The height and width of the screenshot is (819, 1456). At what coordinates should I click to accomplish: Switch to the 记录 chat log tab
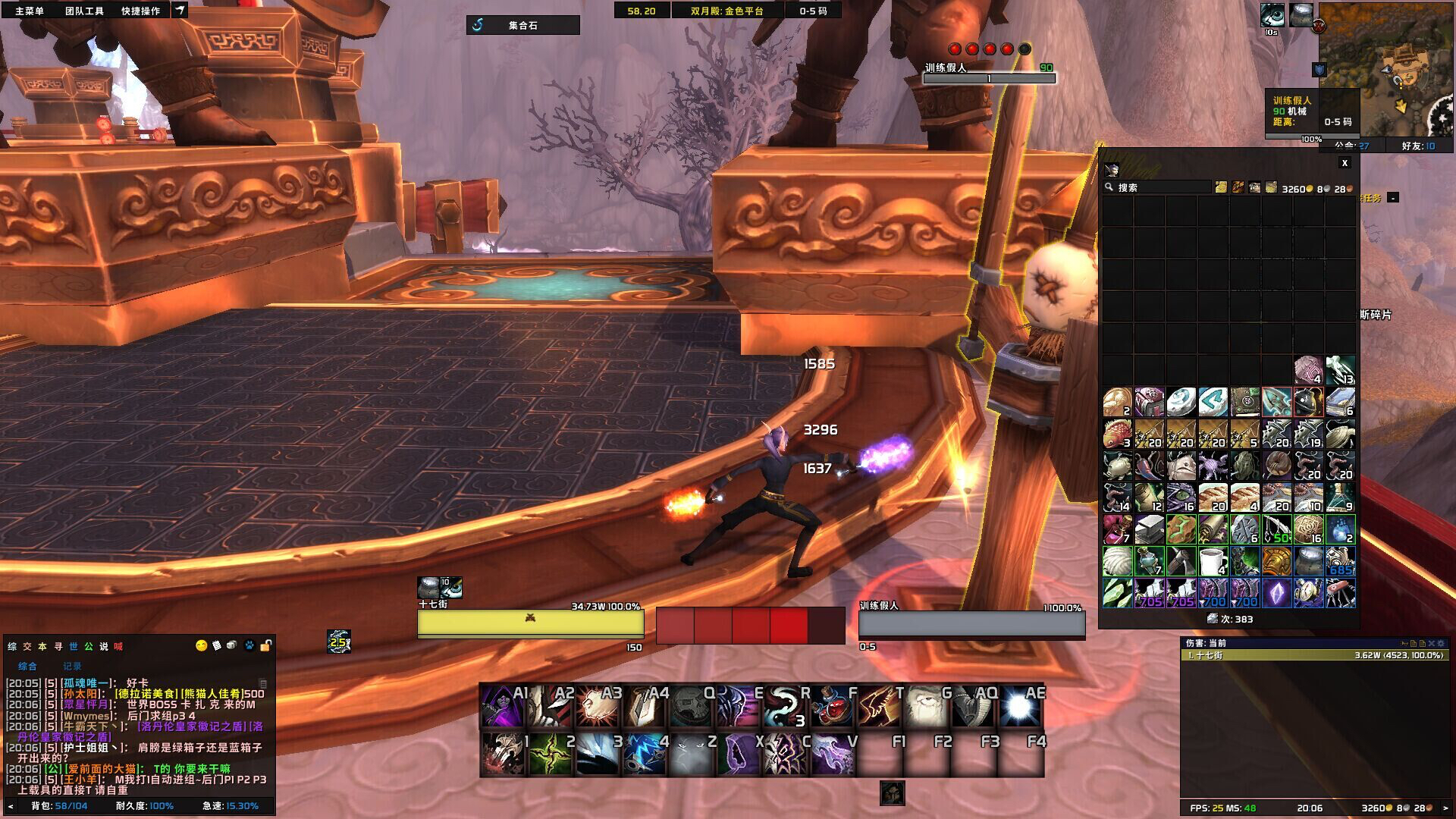72,666
